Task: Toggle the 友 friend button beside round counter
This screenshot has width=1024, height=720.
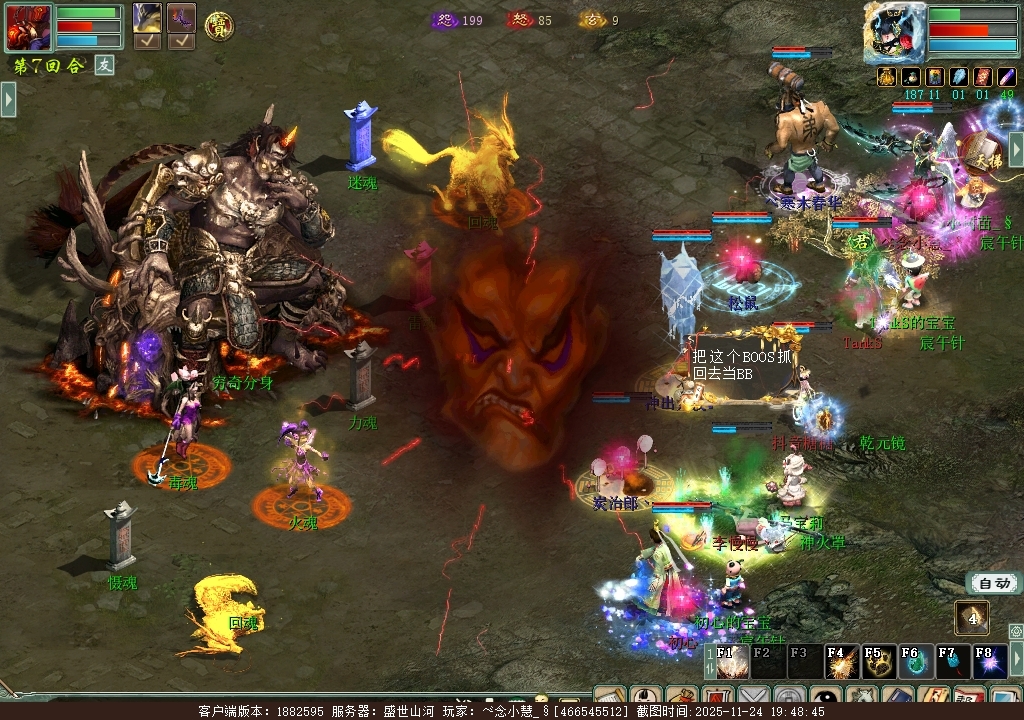Action: tap(105, 65)
